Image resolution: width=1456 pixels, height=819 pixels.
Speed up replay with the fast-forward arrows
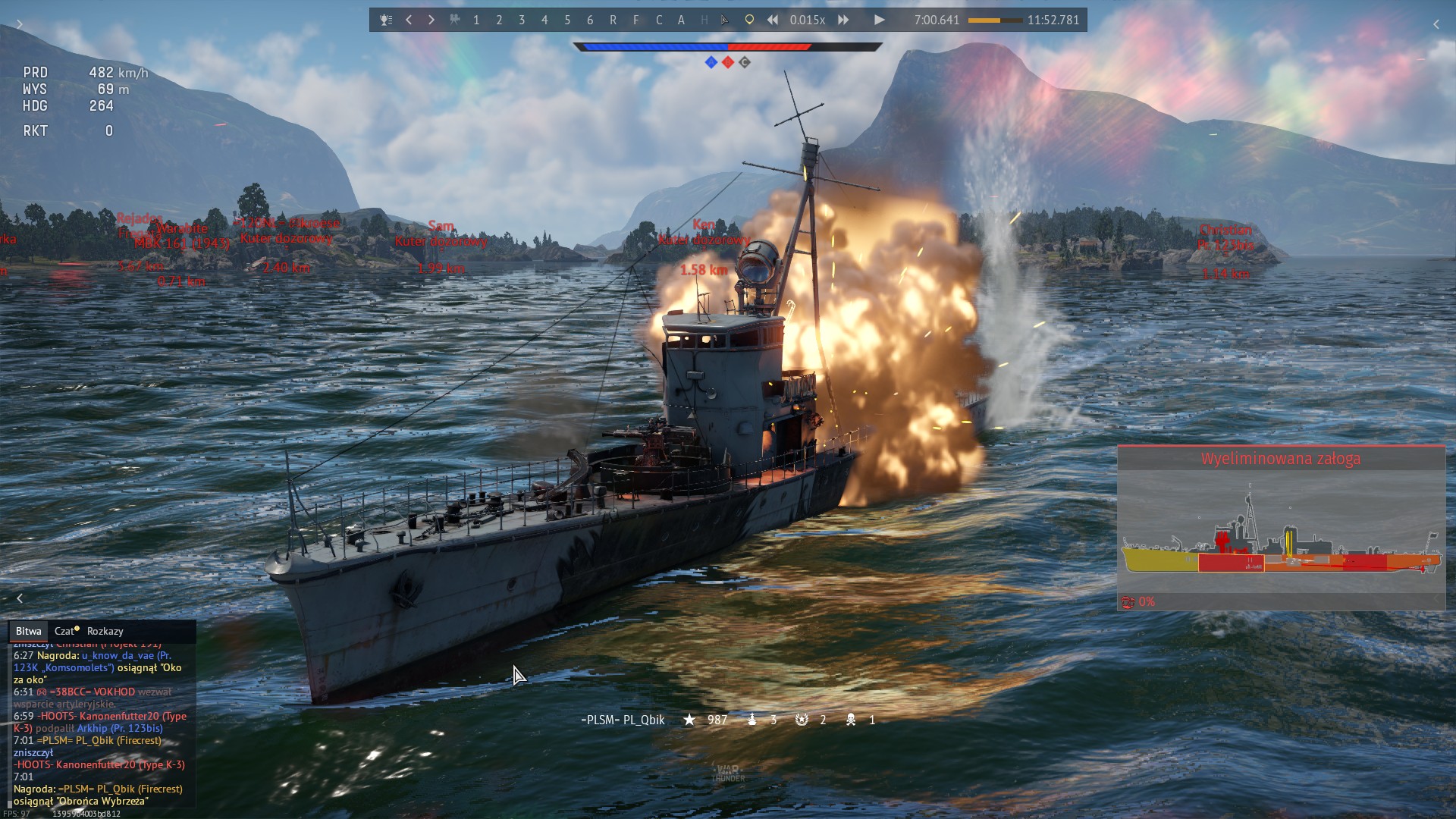pos(843,20)
